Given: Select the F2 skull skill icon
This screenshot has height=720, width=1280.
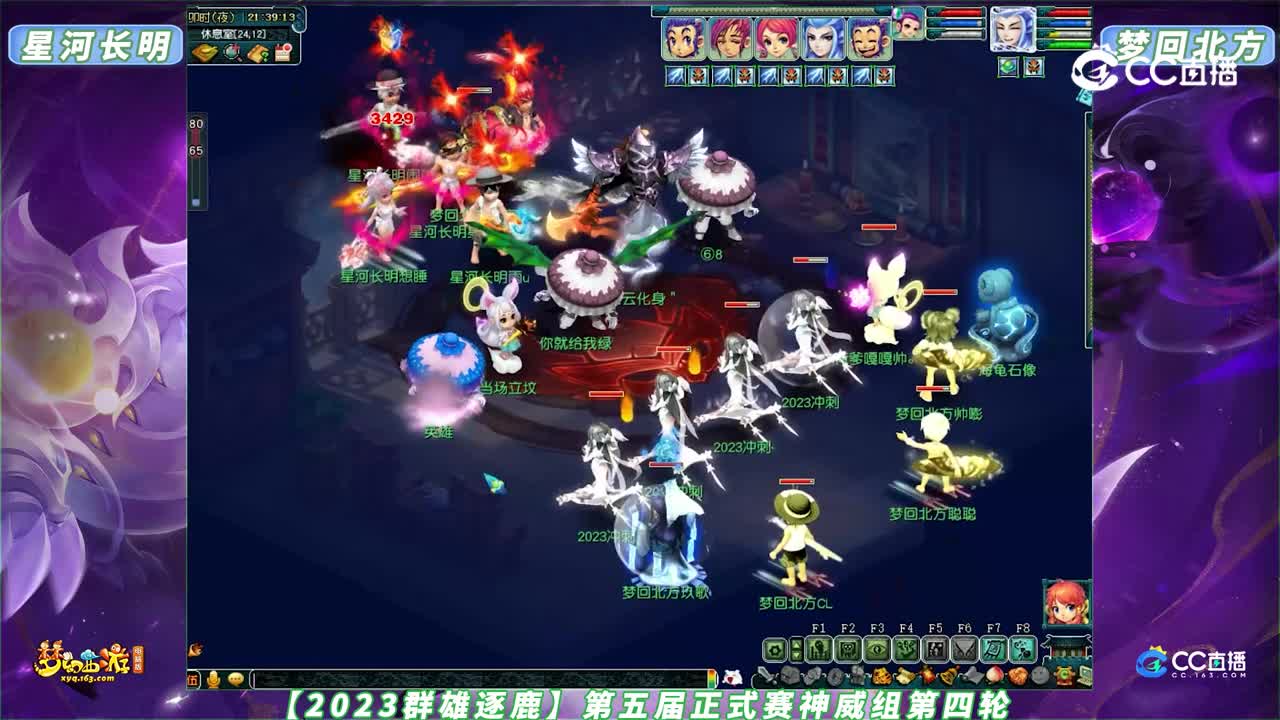Looking at the screenshot, I should tap(849, 648).
